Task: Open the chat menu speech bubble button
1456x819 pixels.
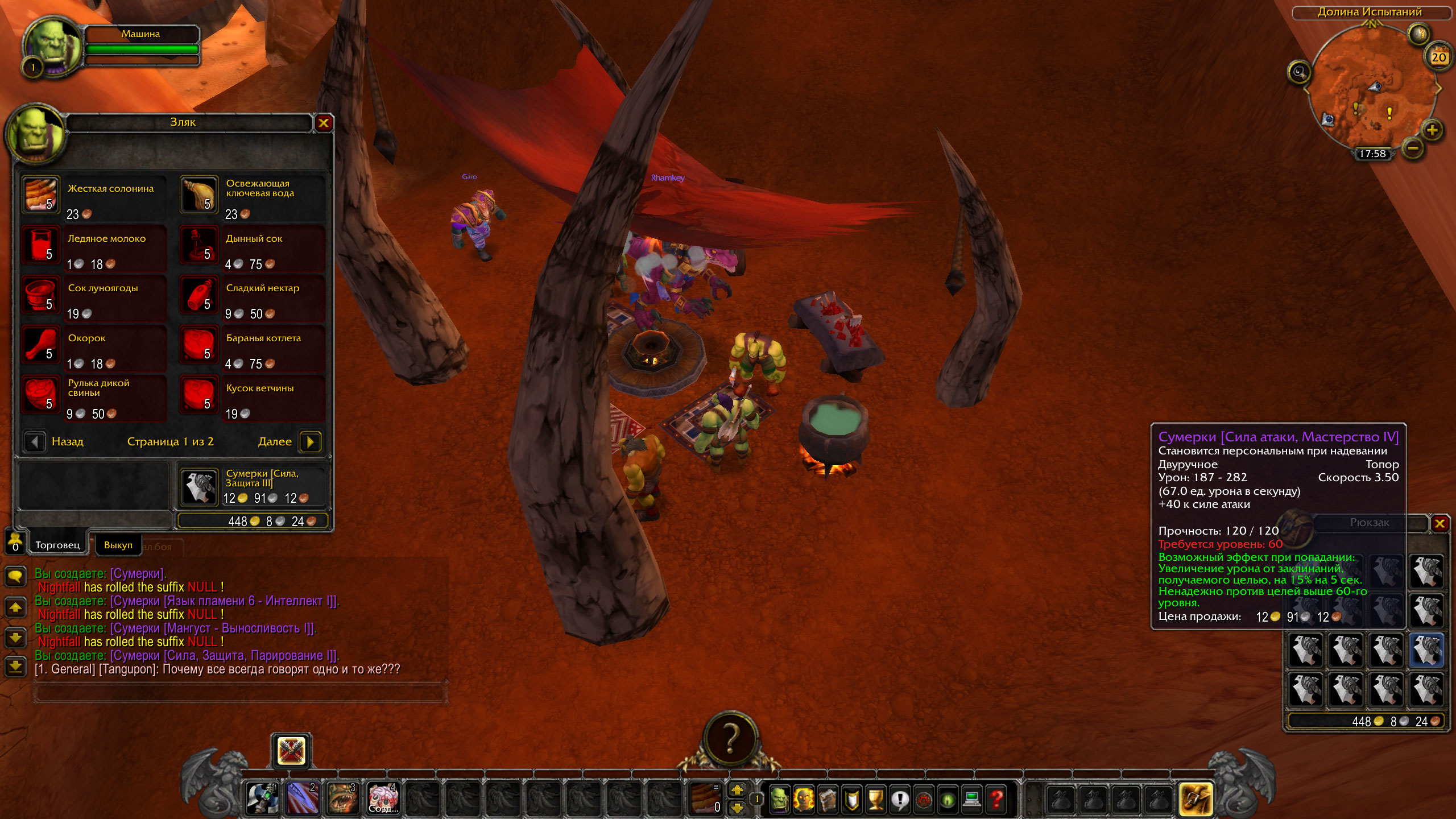Action: click(x=15, y=576)
